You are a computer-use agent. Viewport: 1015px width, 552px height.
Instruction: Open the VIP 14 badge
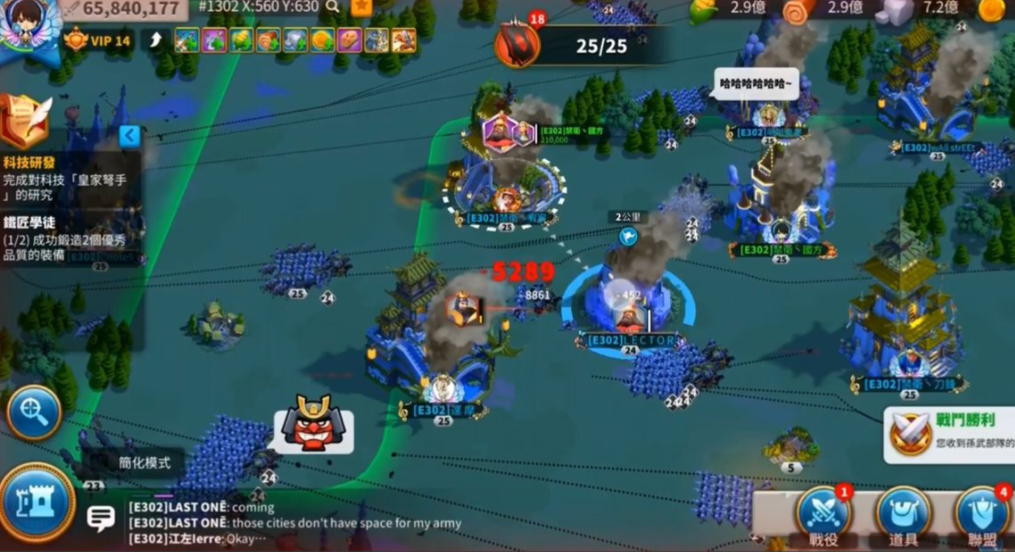[98, 41]
